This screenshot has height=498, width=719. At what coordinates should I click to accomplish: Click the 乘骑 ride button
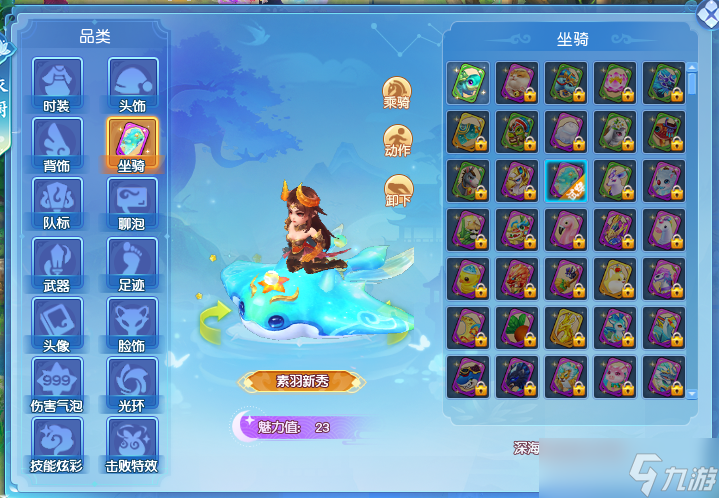coord(398,91)
